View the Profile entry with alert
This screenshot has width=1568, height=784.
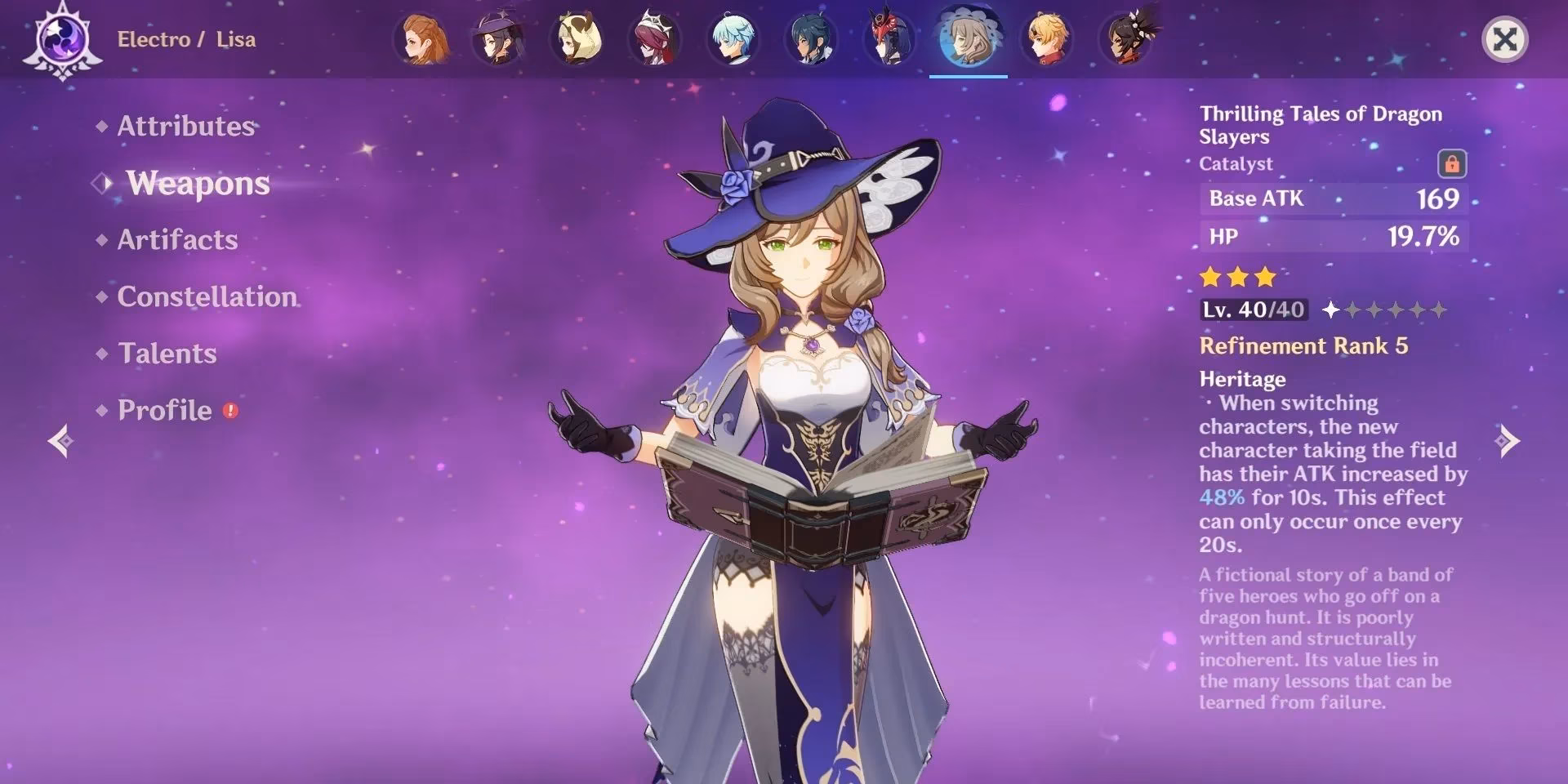[165, 410]
